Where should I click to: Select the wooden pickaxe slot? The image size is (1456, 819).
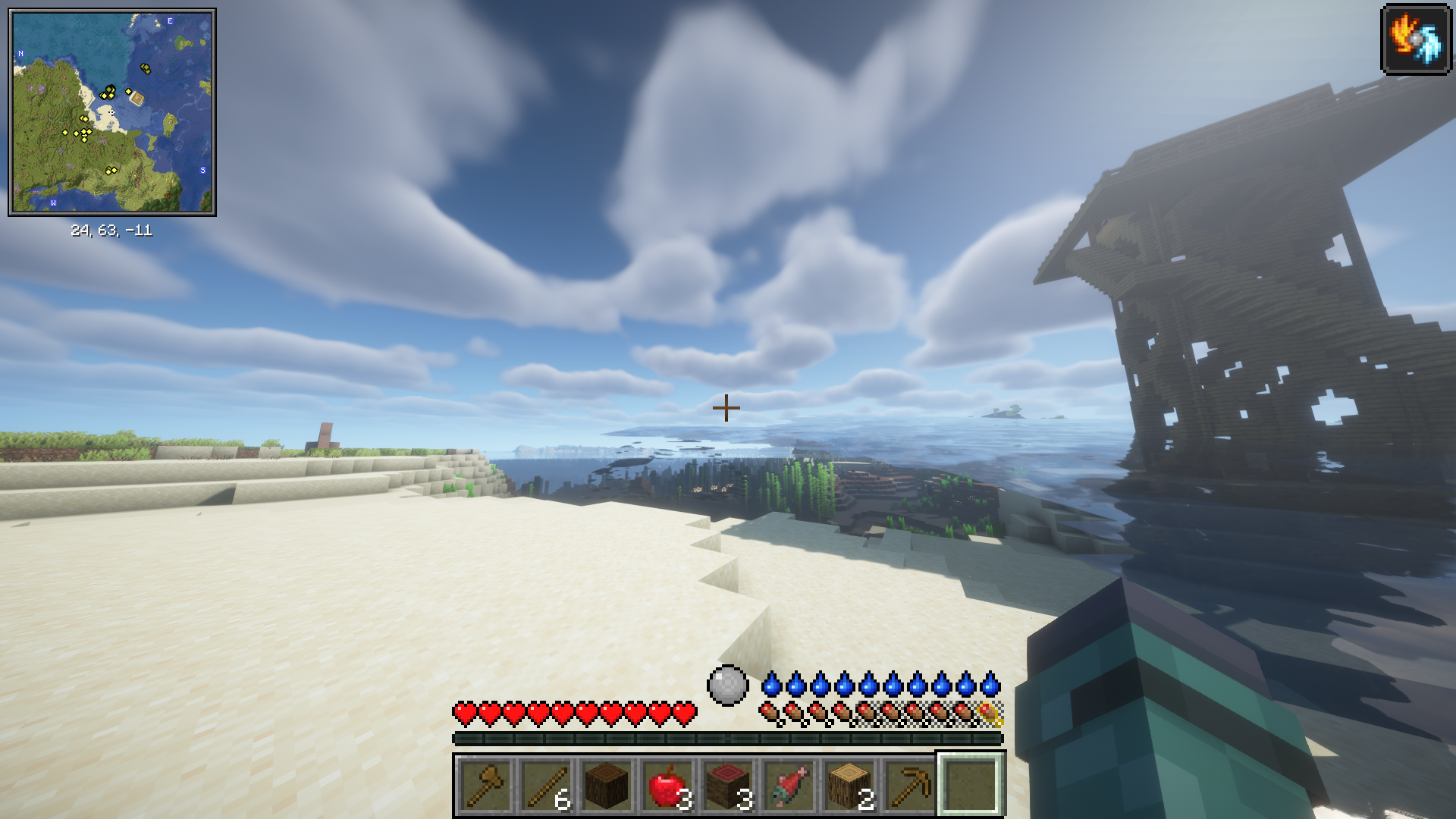[910, 785]
